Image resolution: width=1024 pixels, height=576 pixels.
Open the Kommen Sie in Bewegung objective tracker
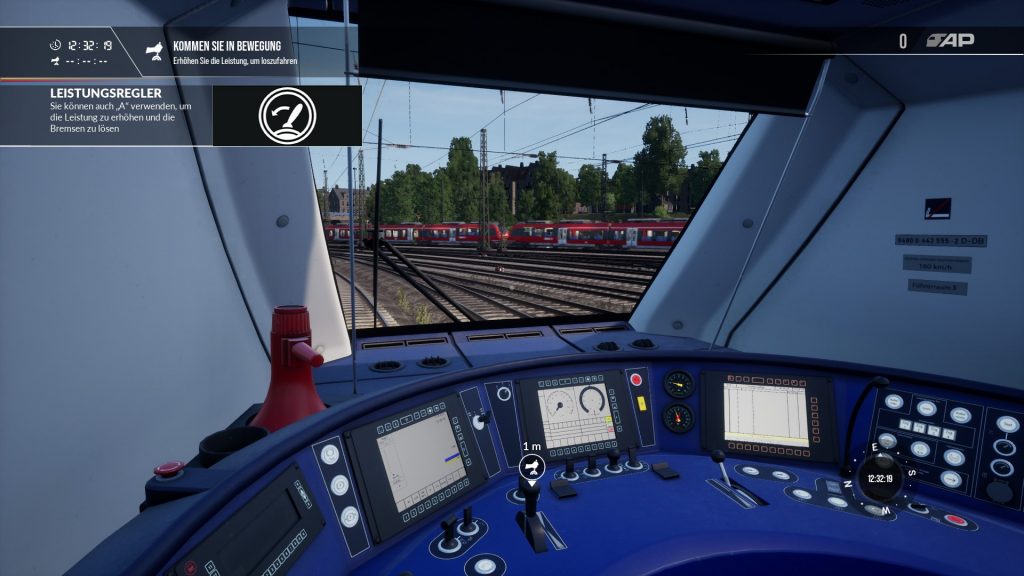tap(227, 52)
